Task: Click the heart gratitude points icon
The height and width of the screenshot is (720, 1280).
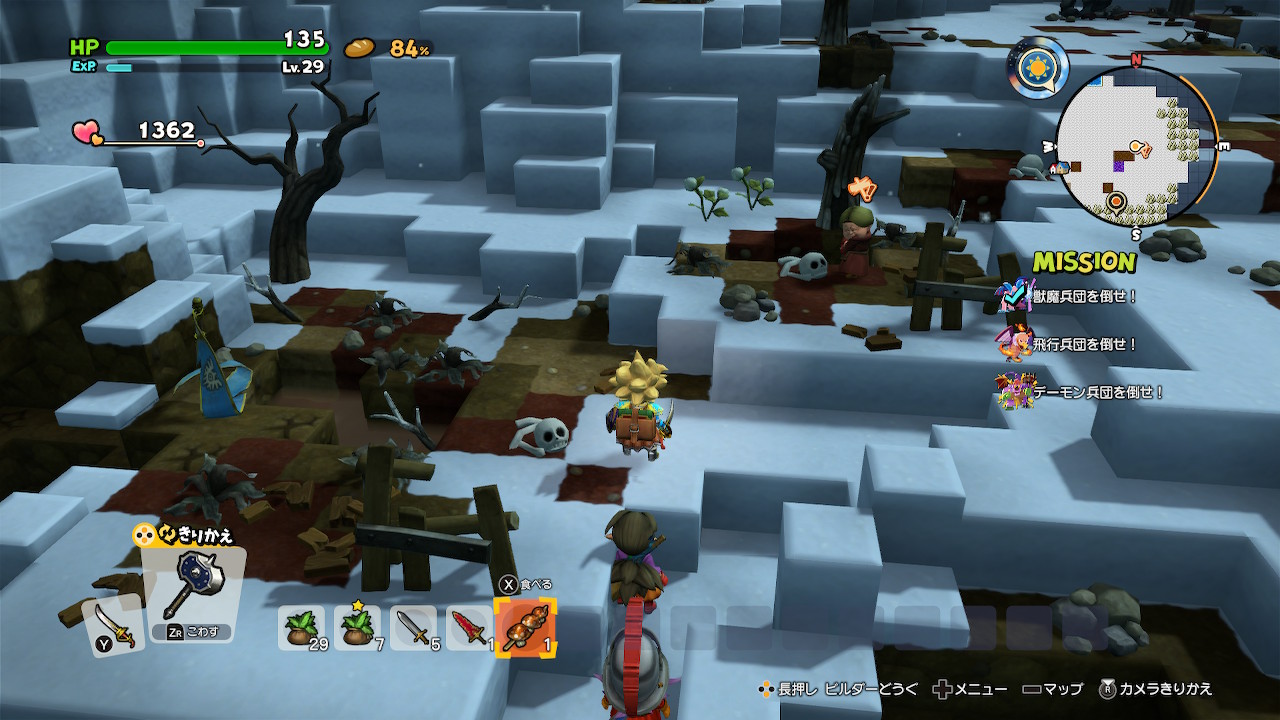Action: (85, 132)
